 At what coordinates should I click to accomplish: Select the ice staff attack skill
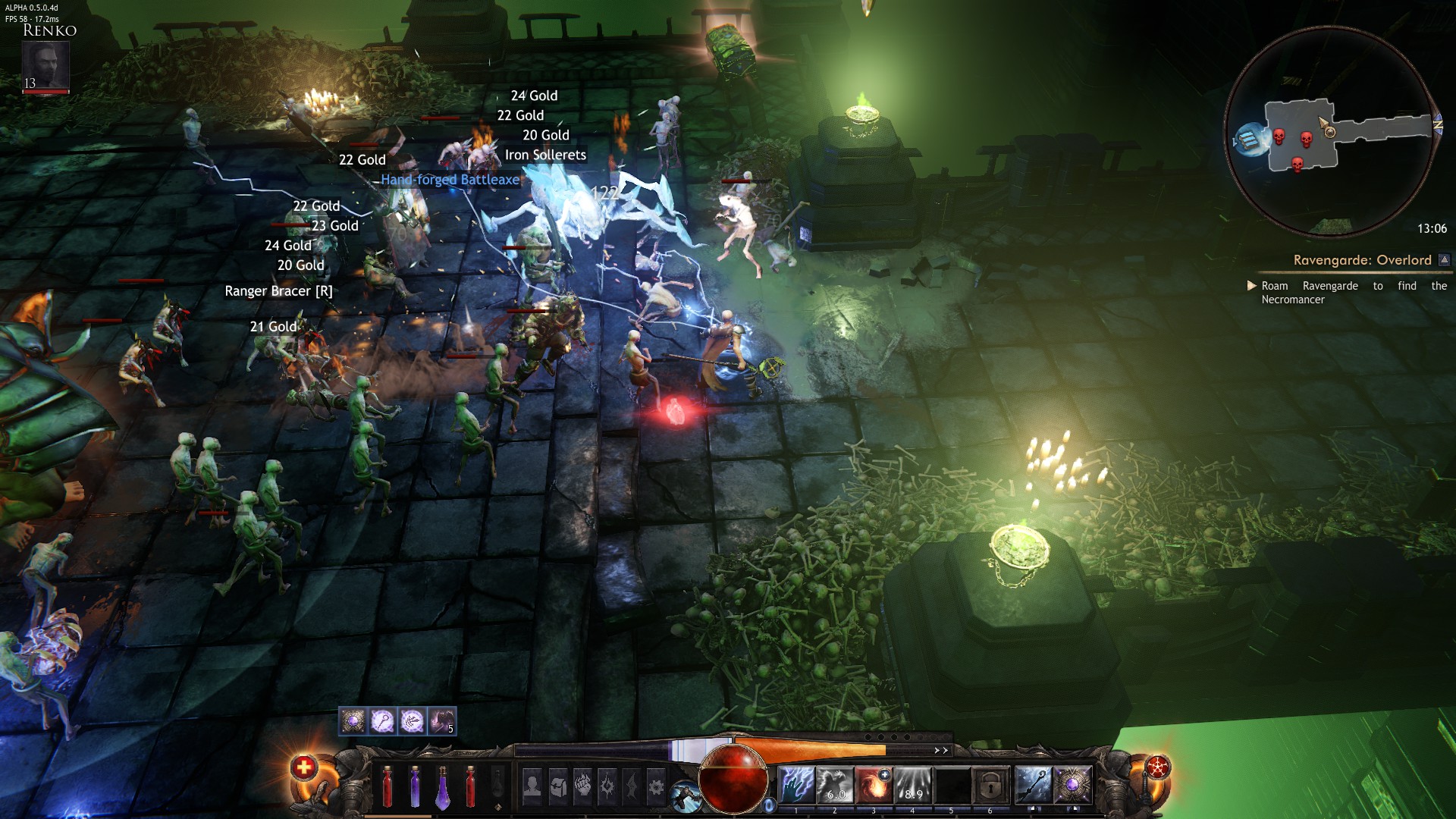(1033, 785)
